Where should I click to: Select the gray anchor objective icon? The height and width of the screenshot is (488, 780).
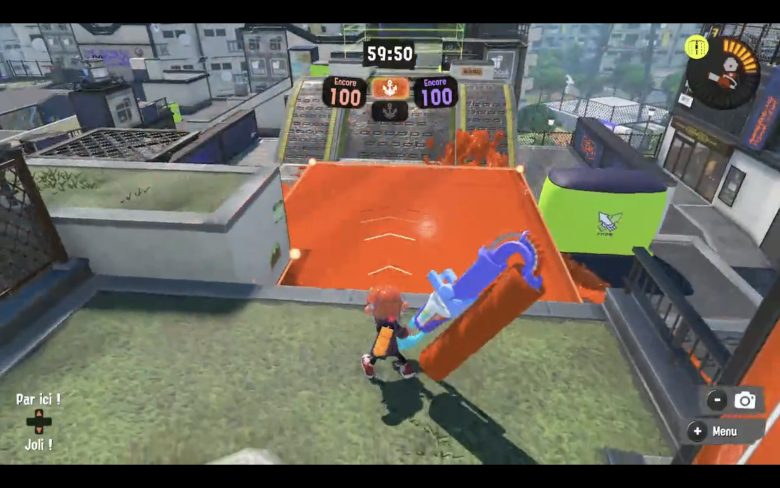[388, 110]
